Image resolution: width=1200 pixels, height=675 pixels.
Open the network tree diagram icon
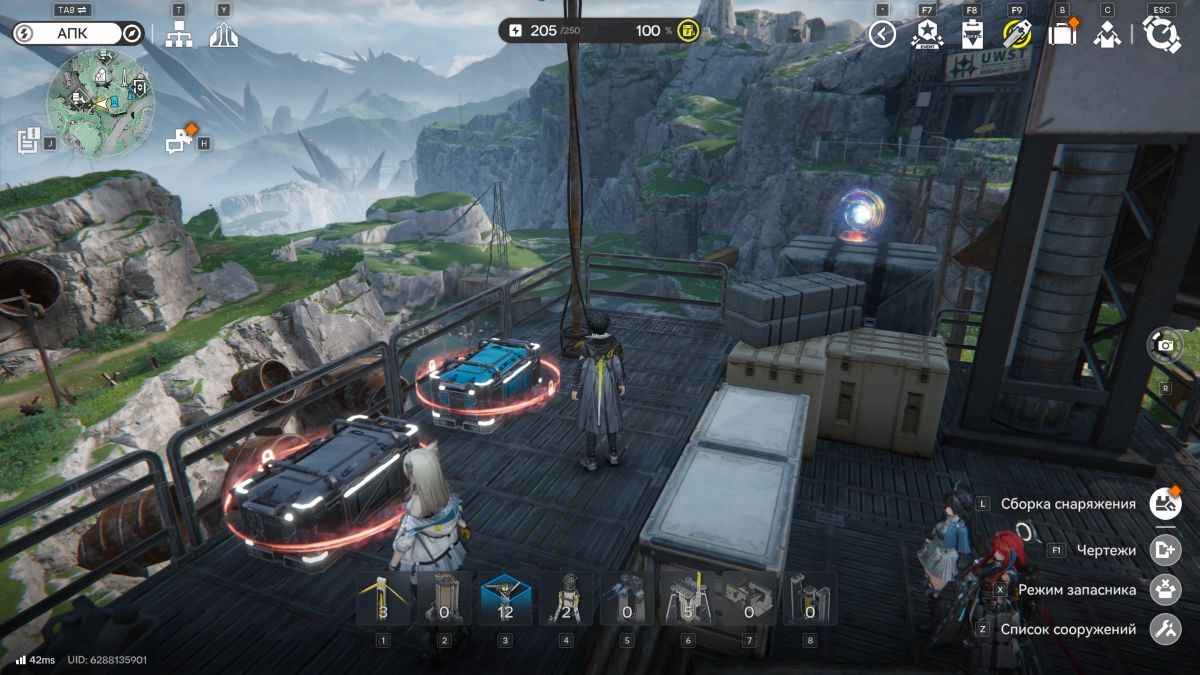click(179, 35)
